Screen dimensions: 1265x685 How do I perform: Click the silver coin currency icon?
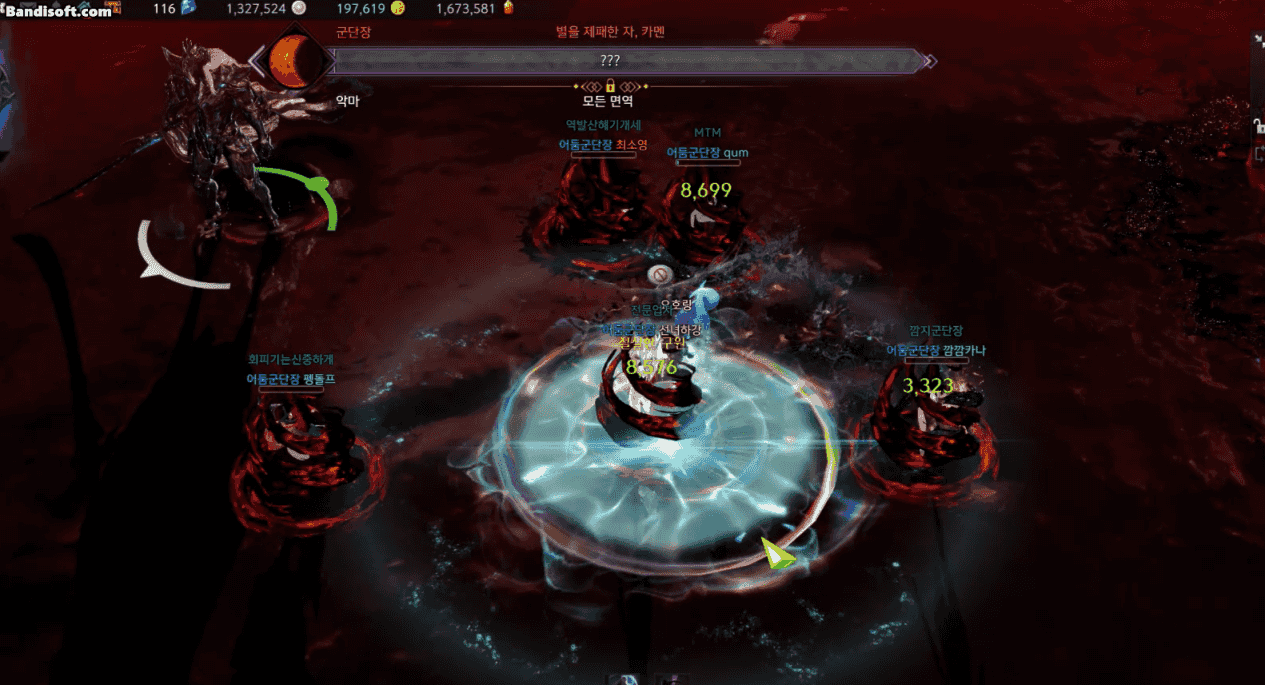pos(298,8)
